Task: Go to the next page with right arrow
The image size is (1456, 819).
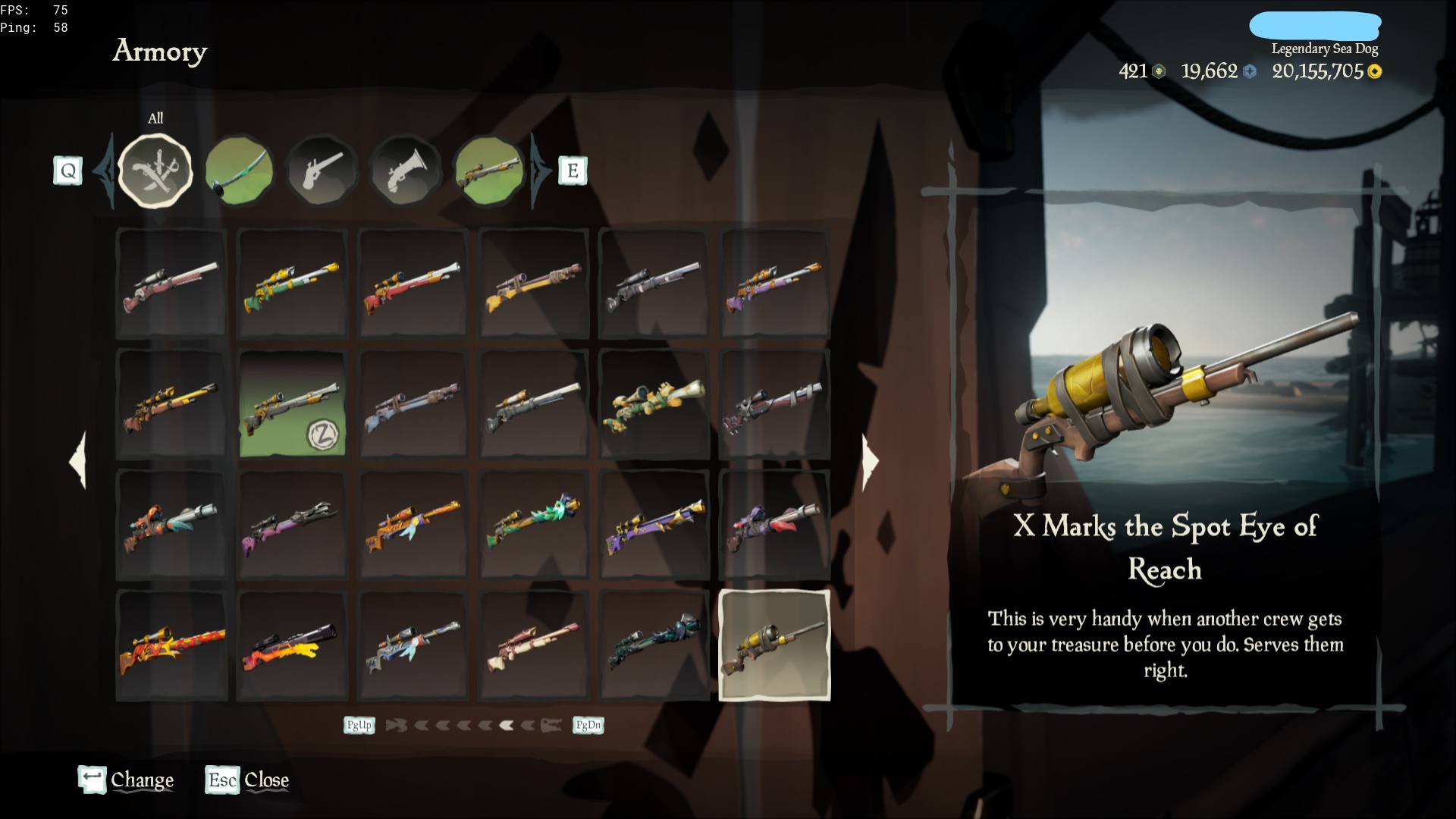Action: pyautogui.click(x=870, y=460)
